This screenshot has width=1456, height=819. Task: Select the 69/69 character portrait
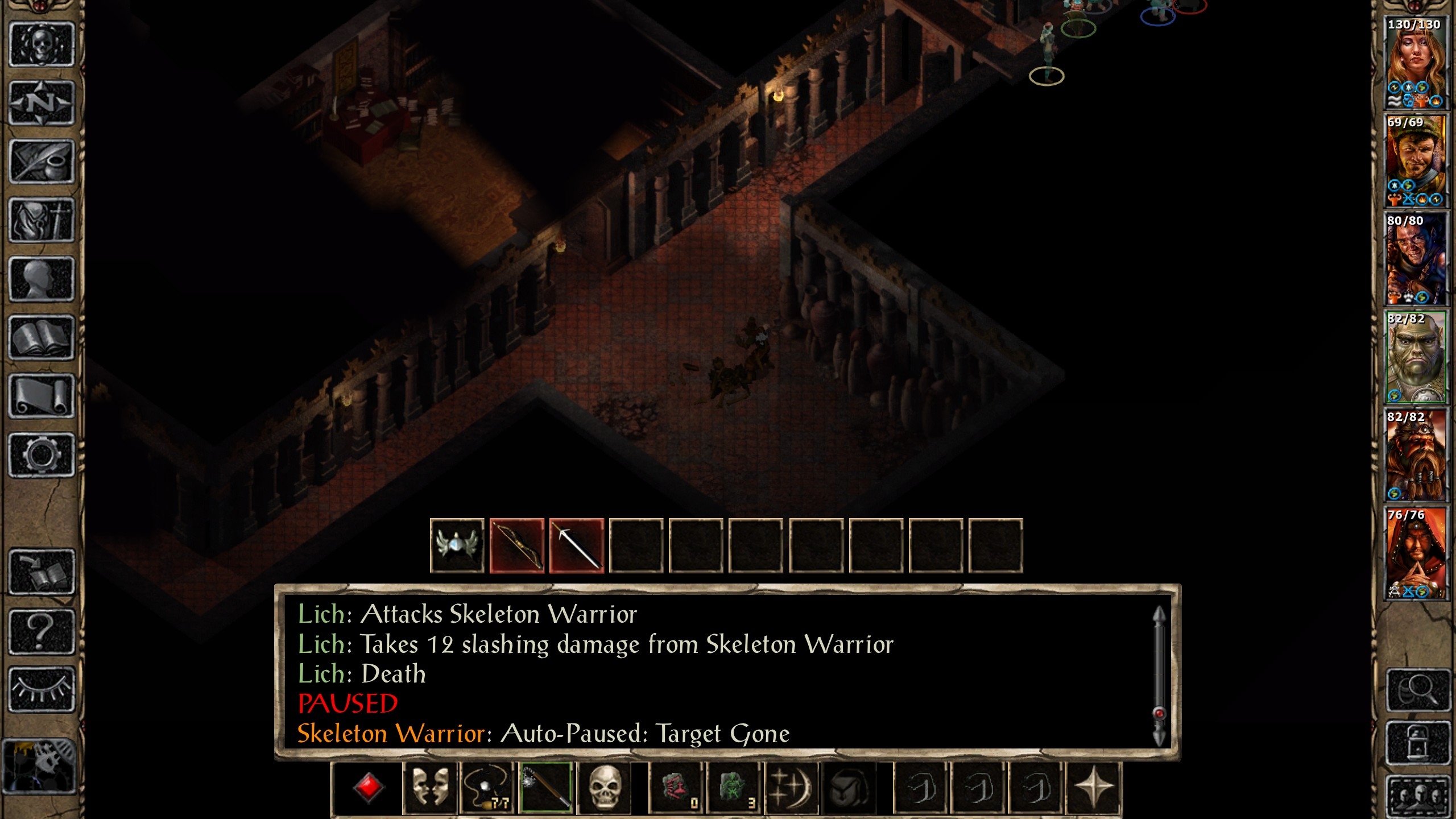click(x=1416, y=161)
